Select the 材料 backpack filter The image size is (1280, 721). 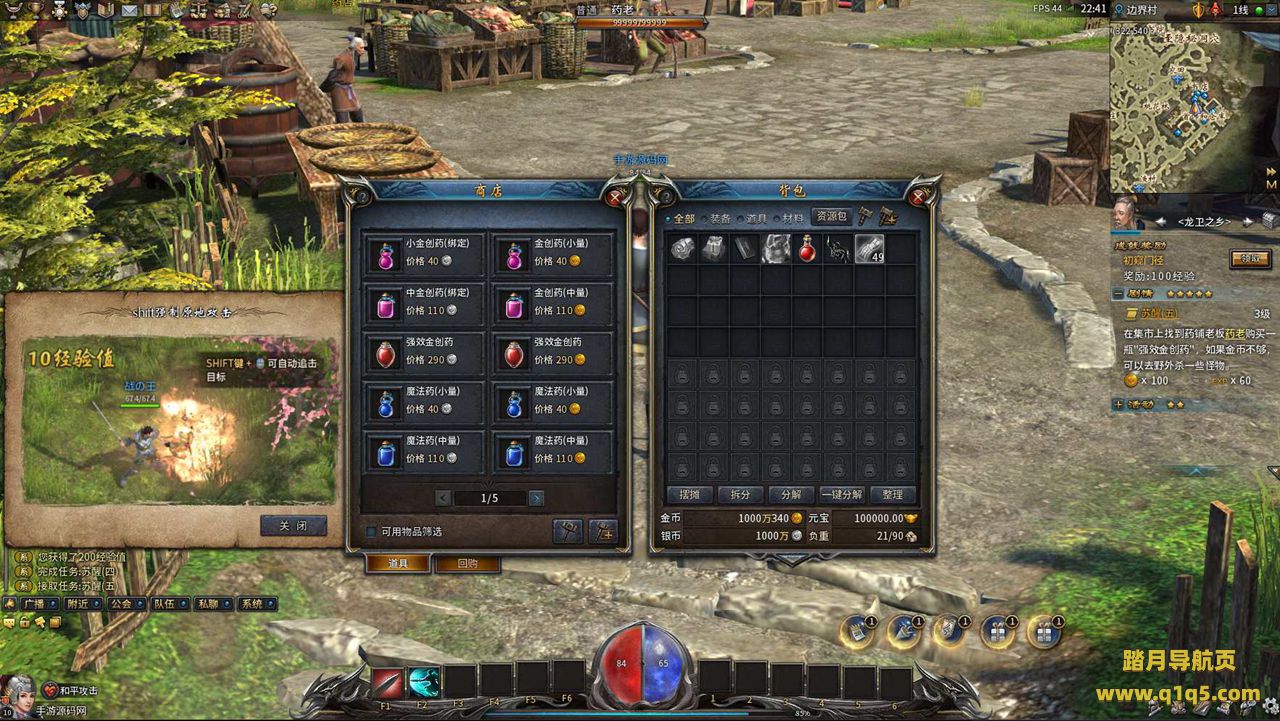pyautogui.click(x=792, y=218)
